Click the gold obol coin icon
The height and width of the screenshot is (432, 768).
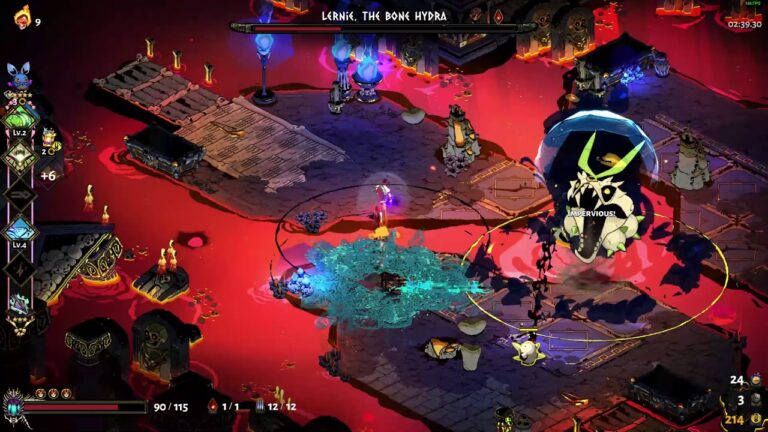(x=757, y=420)
